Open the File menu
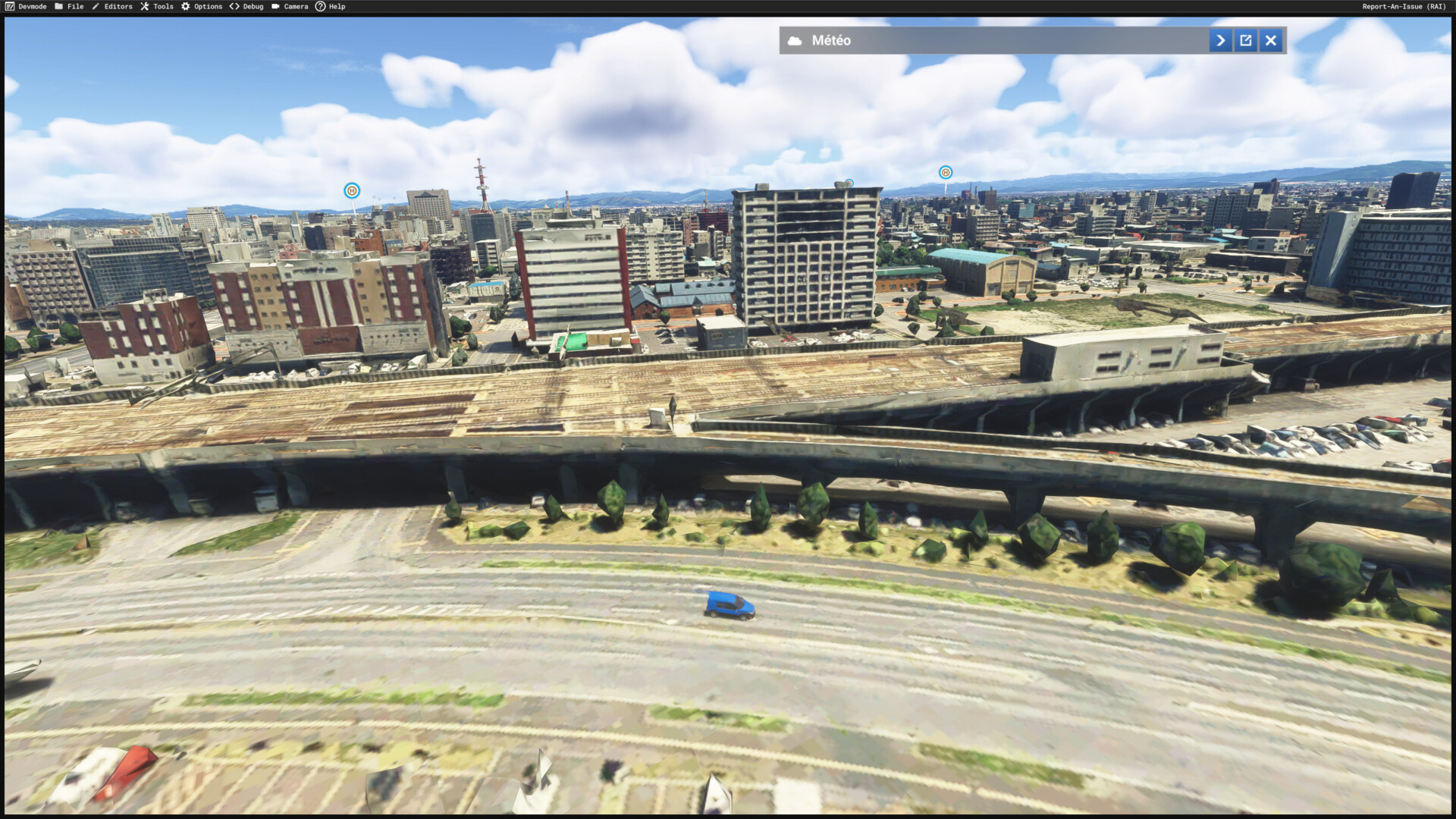 click(x=69, y=7)
